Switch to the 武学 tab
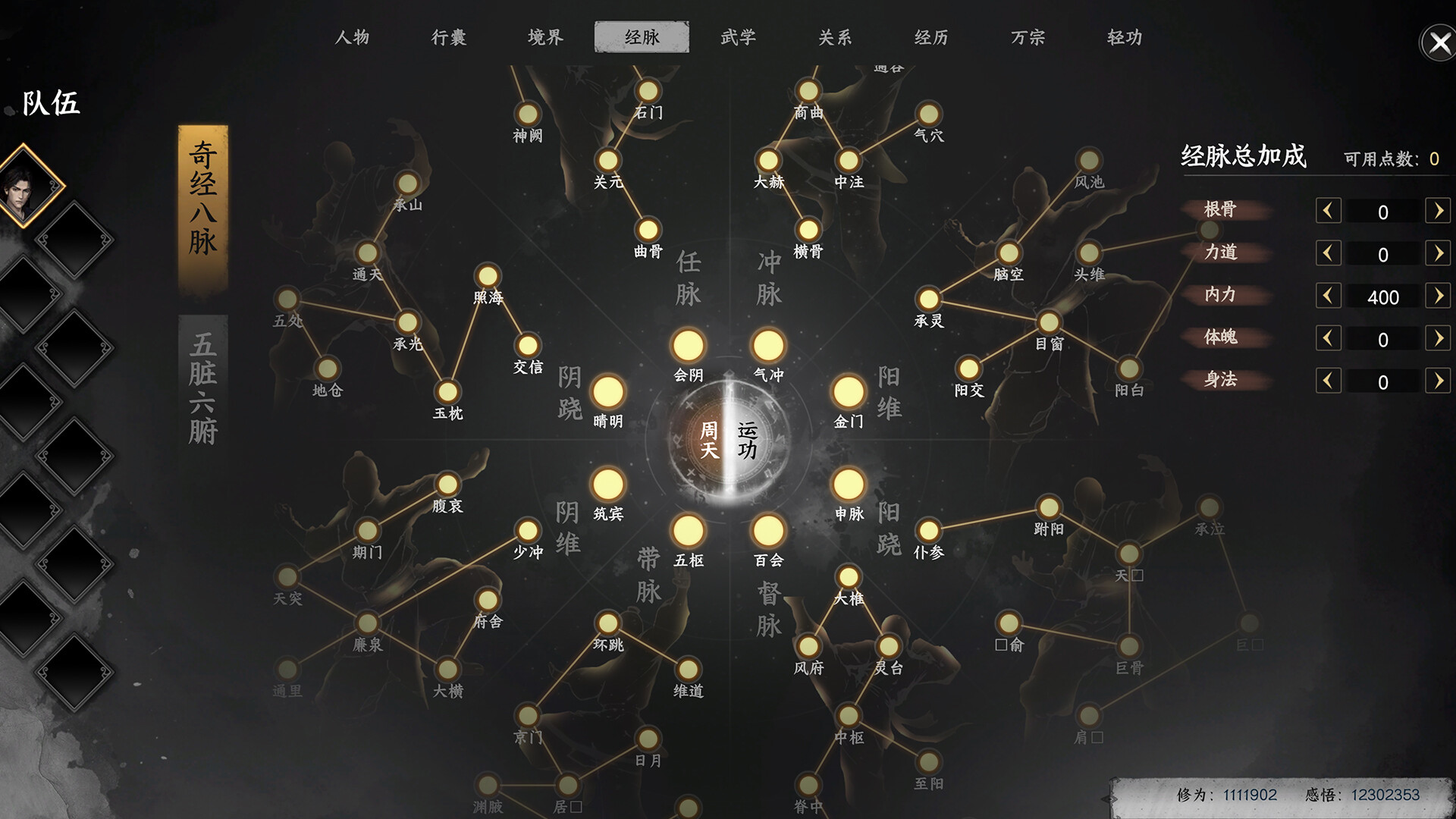Viewport: 1456px width, 819px height. coord(737,36)
